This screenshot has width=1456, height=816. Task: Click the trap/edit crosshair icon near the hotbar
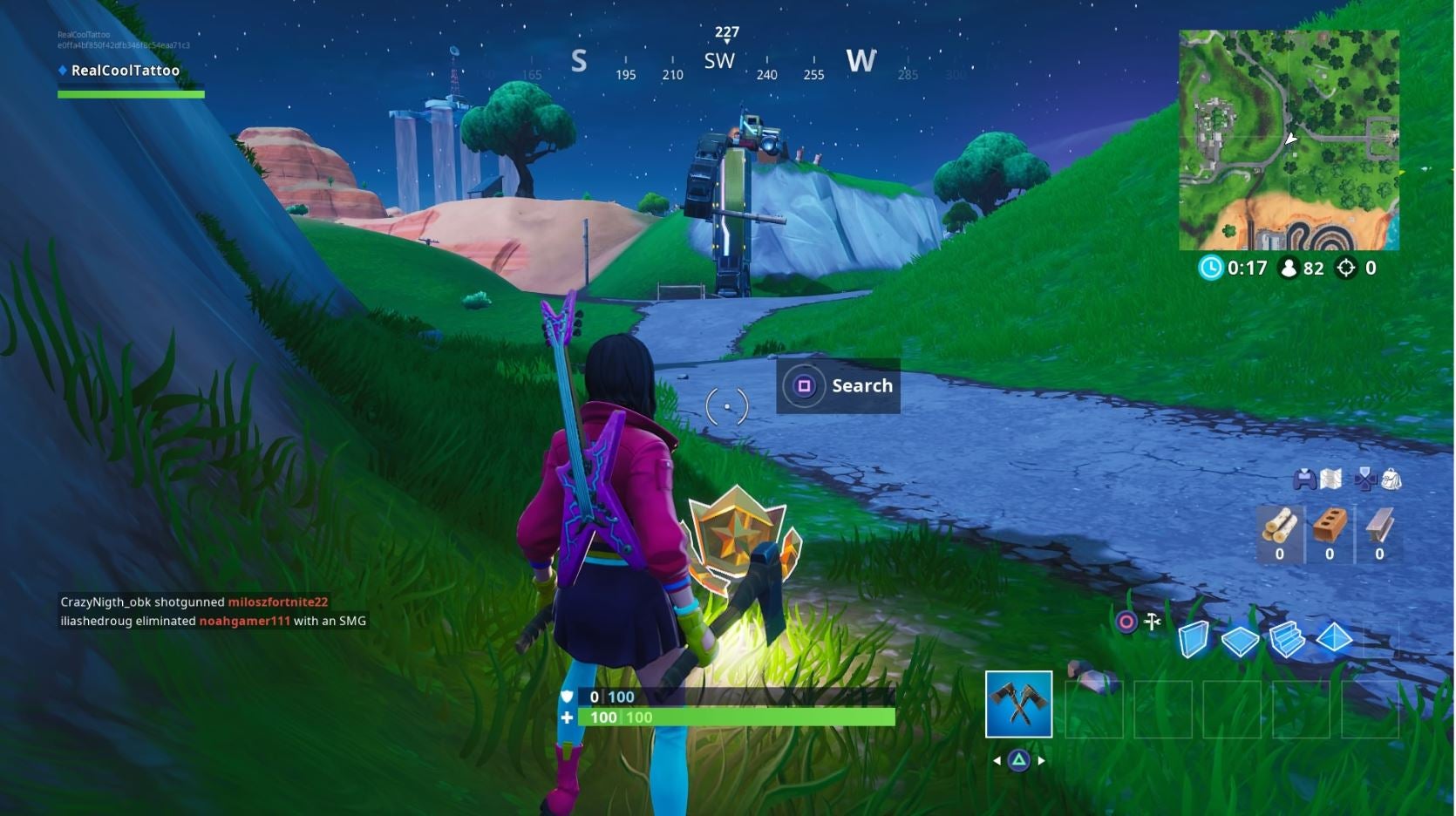[x=1153, y=622]
